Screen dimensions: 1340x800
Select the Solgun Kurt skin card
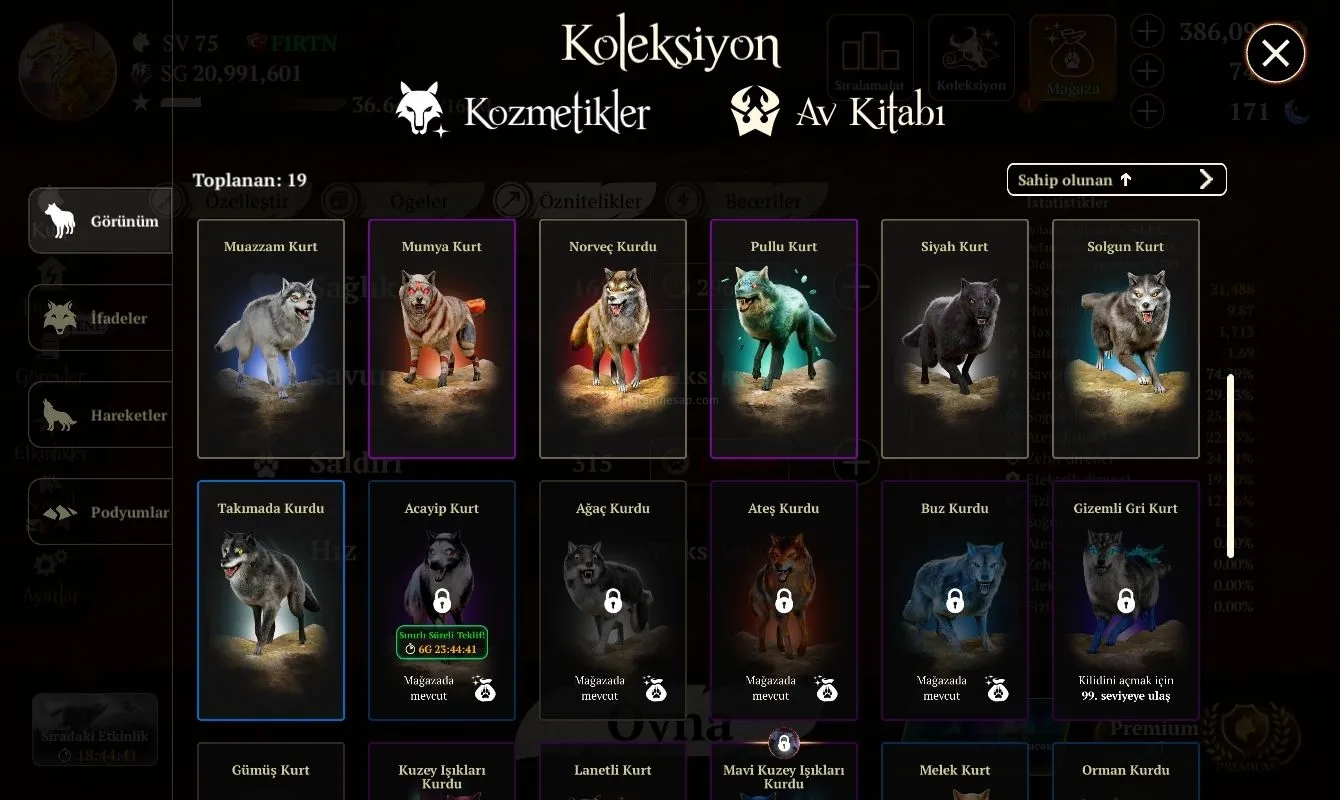1126,339
